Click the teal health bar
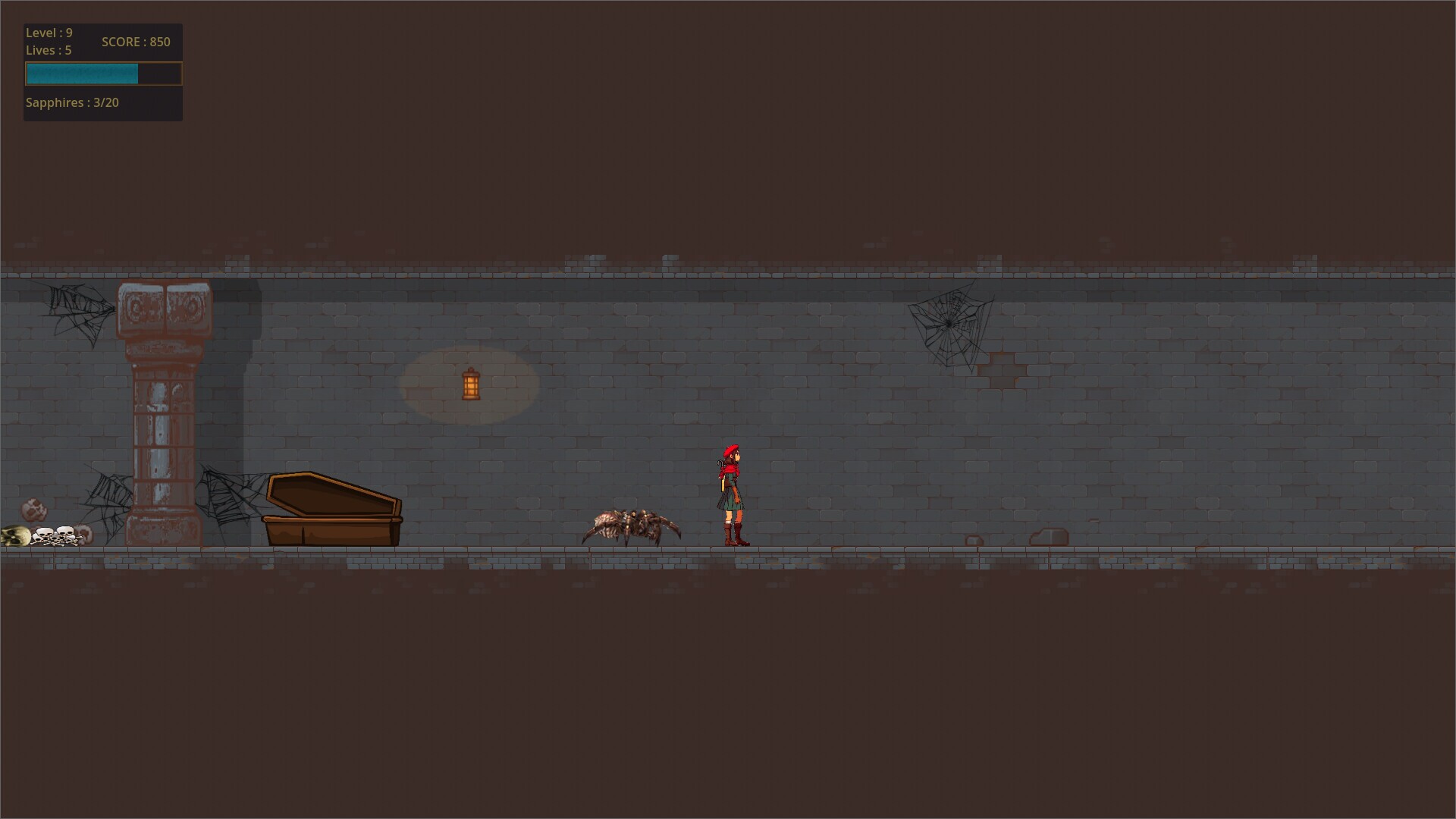The width and height of the screenshot is (1456, 819). [81, 74]
